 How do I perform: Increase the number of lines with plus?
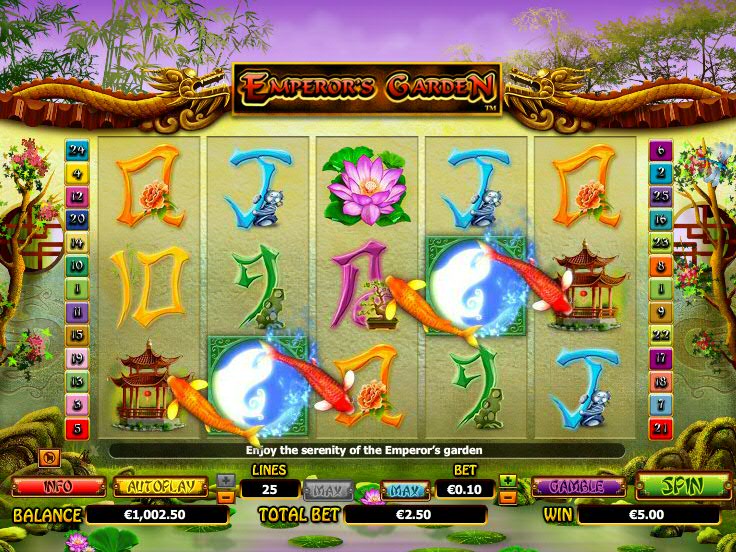tap(226, 481)
